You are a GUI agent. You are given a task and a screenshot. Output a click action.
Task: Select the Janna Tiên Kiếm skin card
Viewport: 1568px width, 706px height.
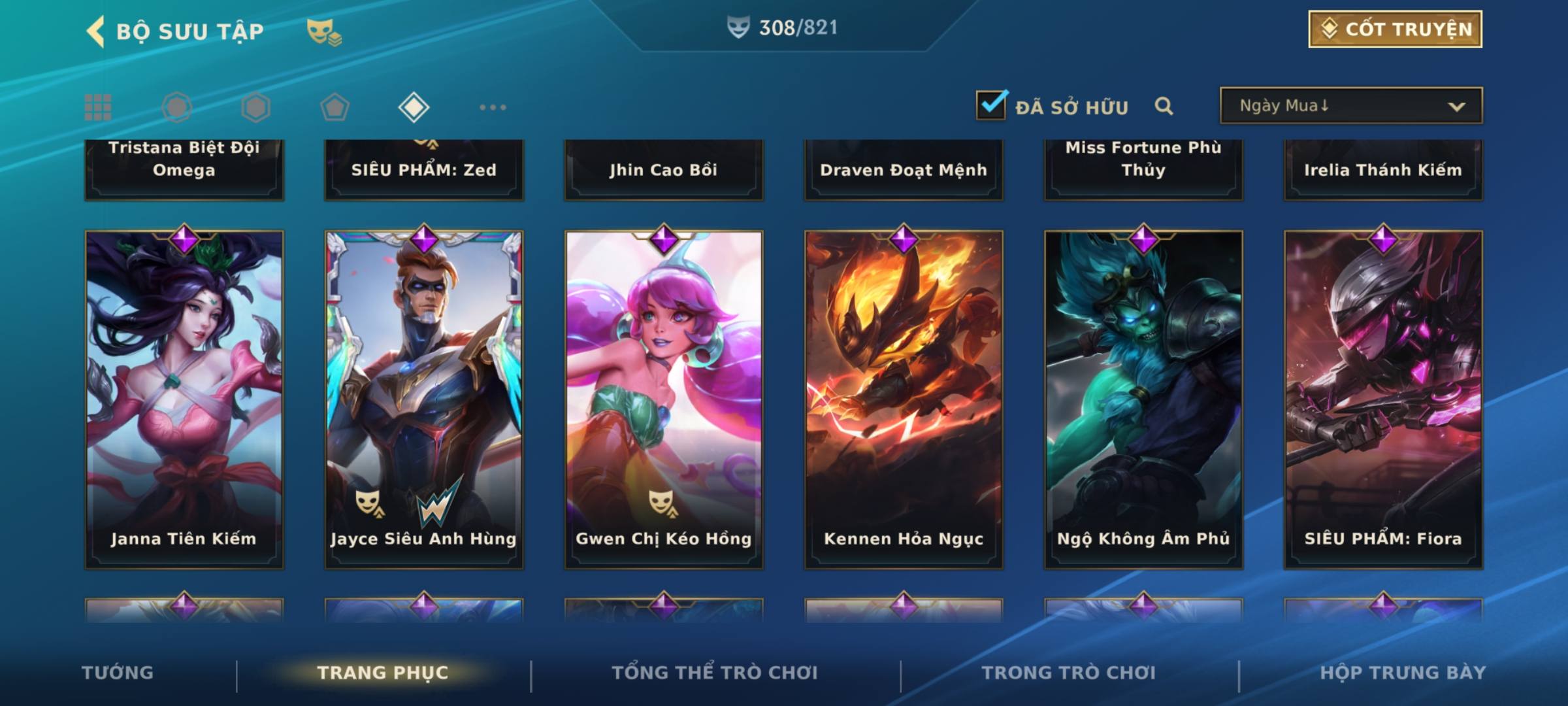pyautogui.click(x=184, y=399)
